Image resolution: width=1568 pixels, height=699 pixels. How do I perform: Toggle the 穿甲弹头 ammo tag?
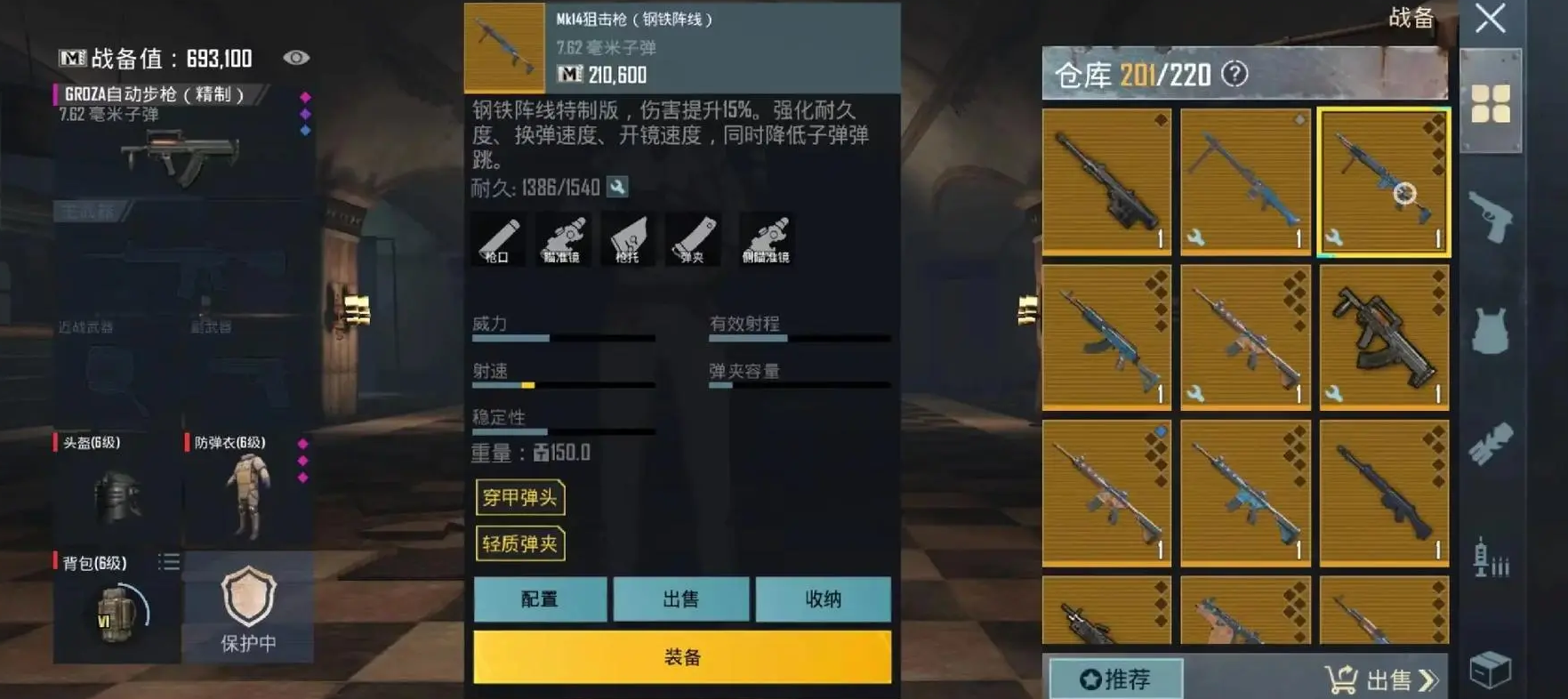tap(521, 499)
